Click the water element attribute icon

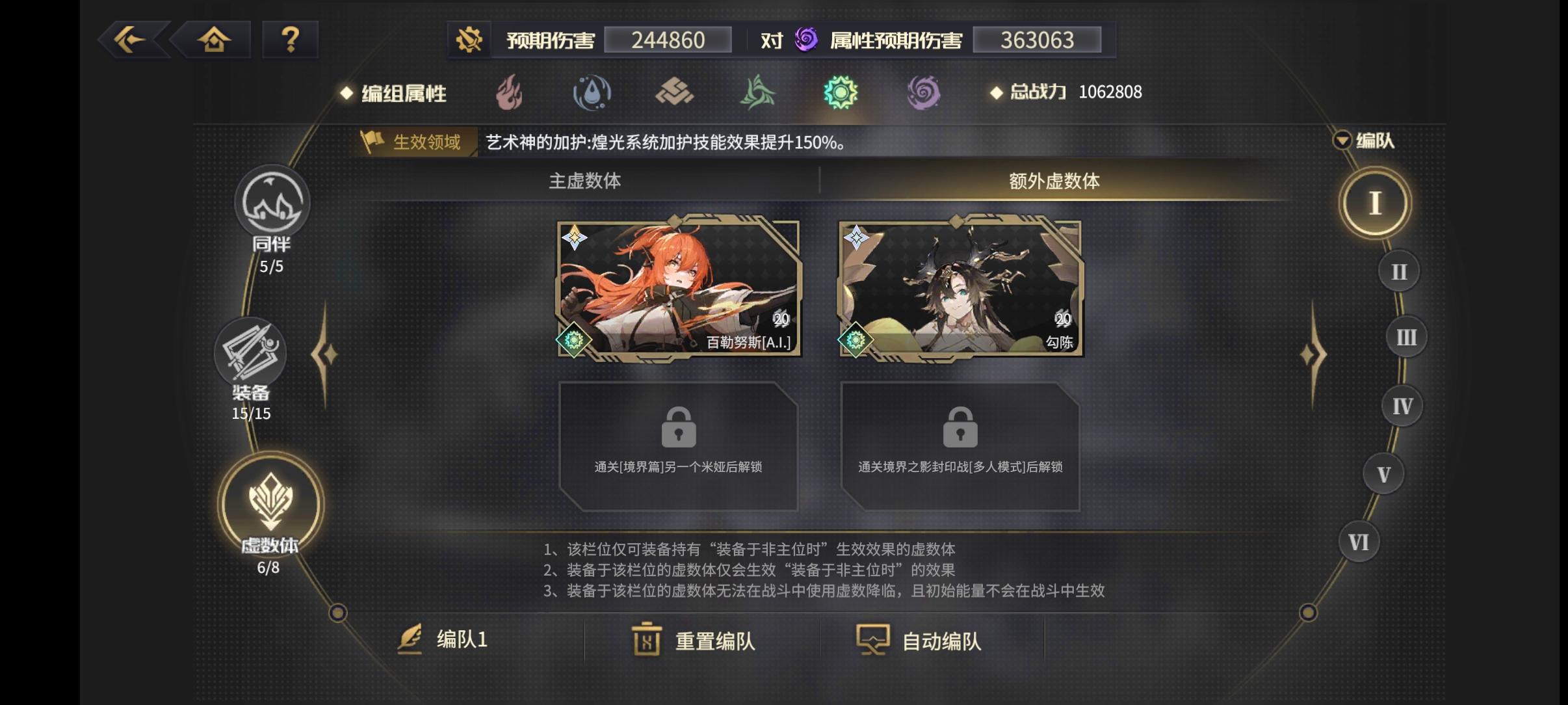click(593, 93)
